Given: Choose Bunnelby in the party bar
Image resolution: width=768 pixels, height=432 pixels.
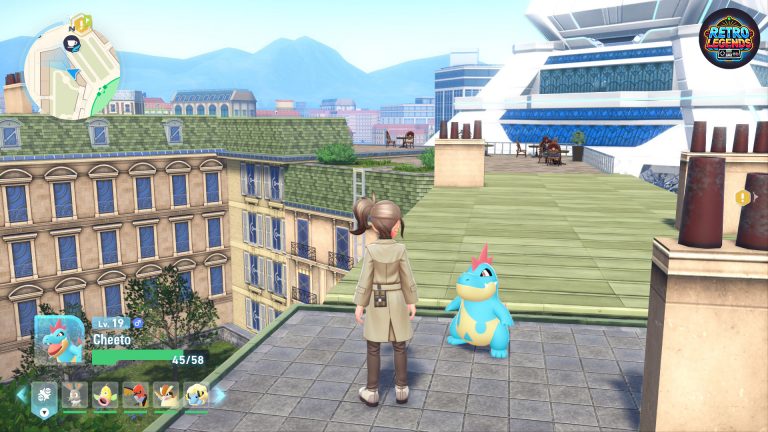Looking at the screenshot, I should click(x=73, y=395).
